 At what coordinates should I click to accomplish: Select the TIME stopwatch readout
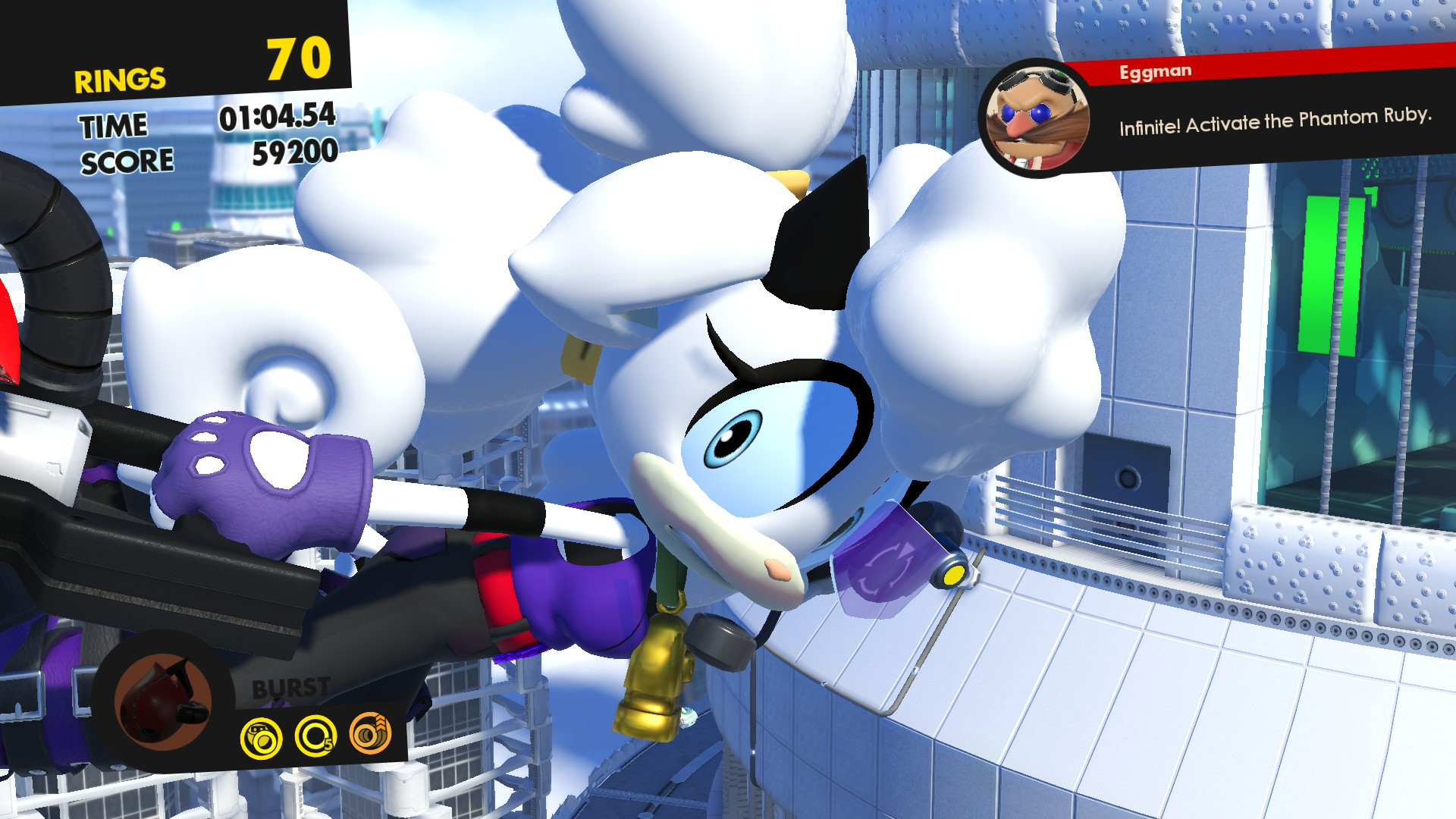277,118
